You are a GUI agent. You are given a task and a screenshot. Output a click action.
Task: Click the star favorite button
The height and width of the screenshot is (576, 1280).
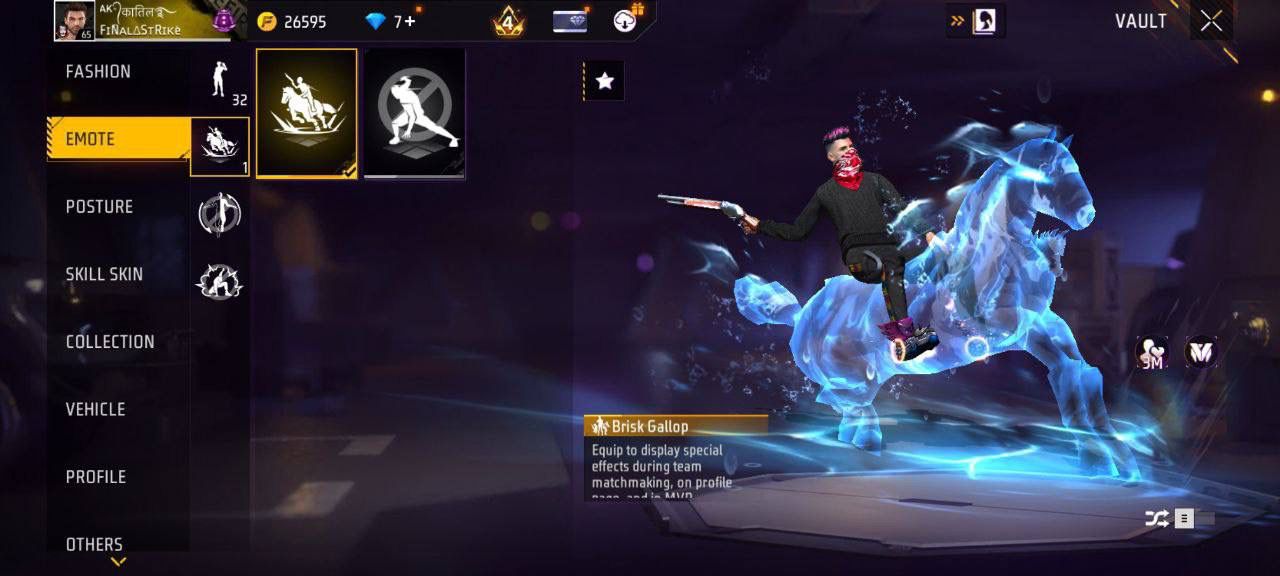[x=604, y=82]
